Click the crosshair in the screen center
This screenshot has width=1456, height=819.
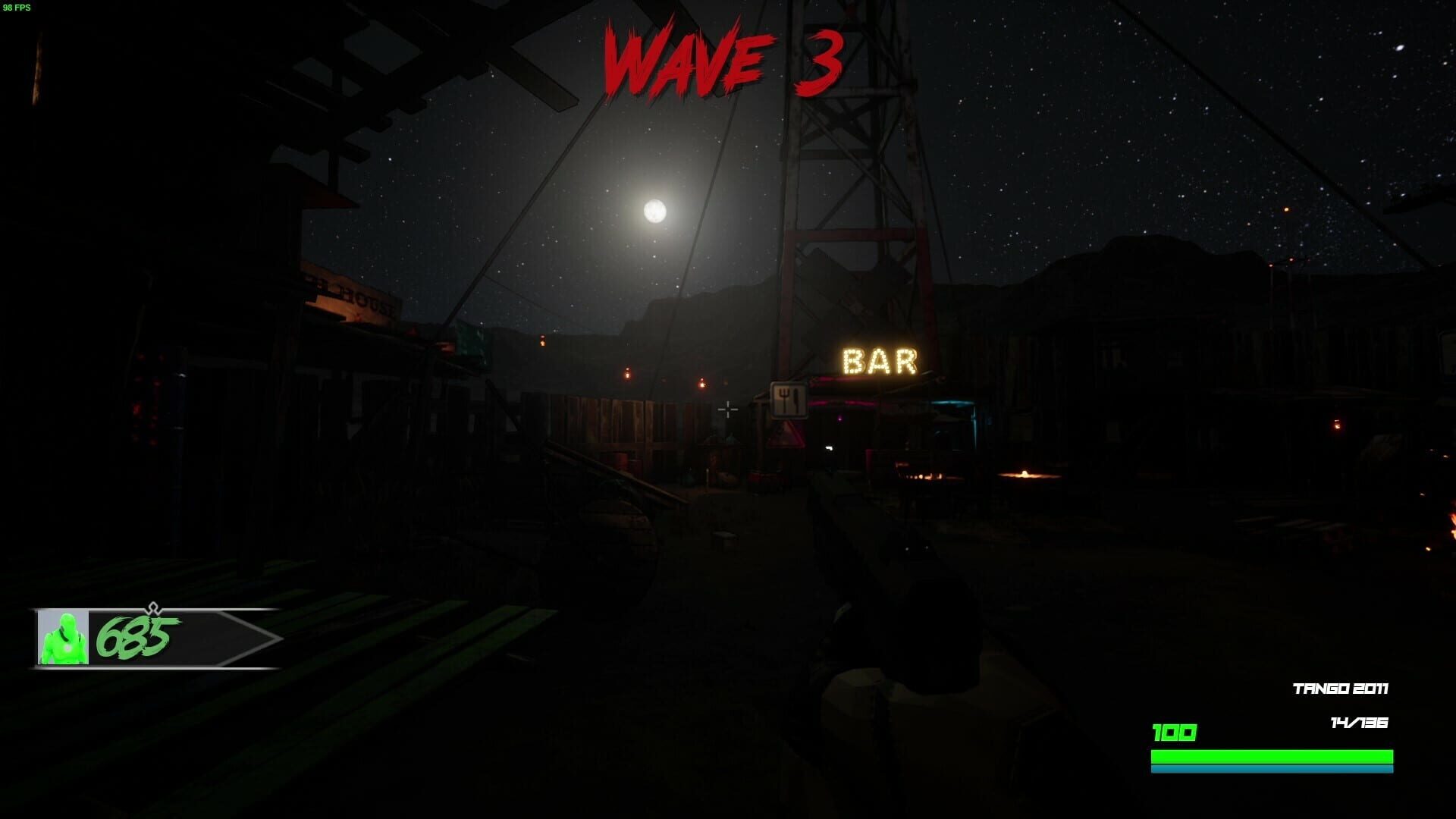pyautogui.click(x=728, y=409)
